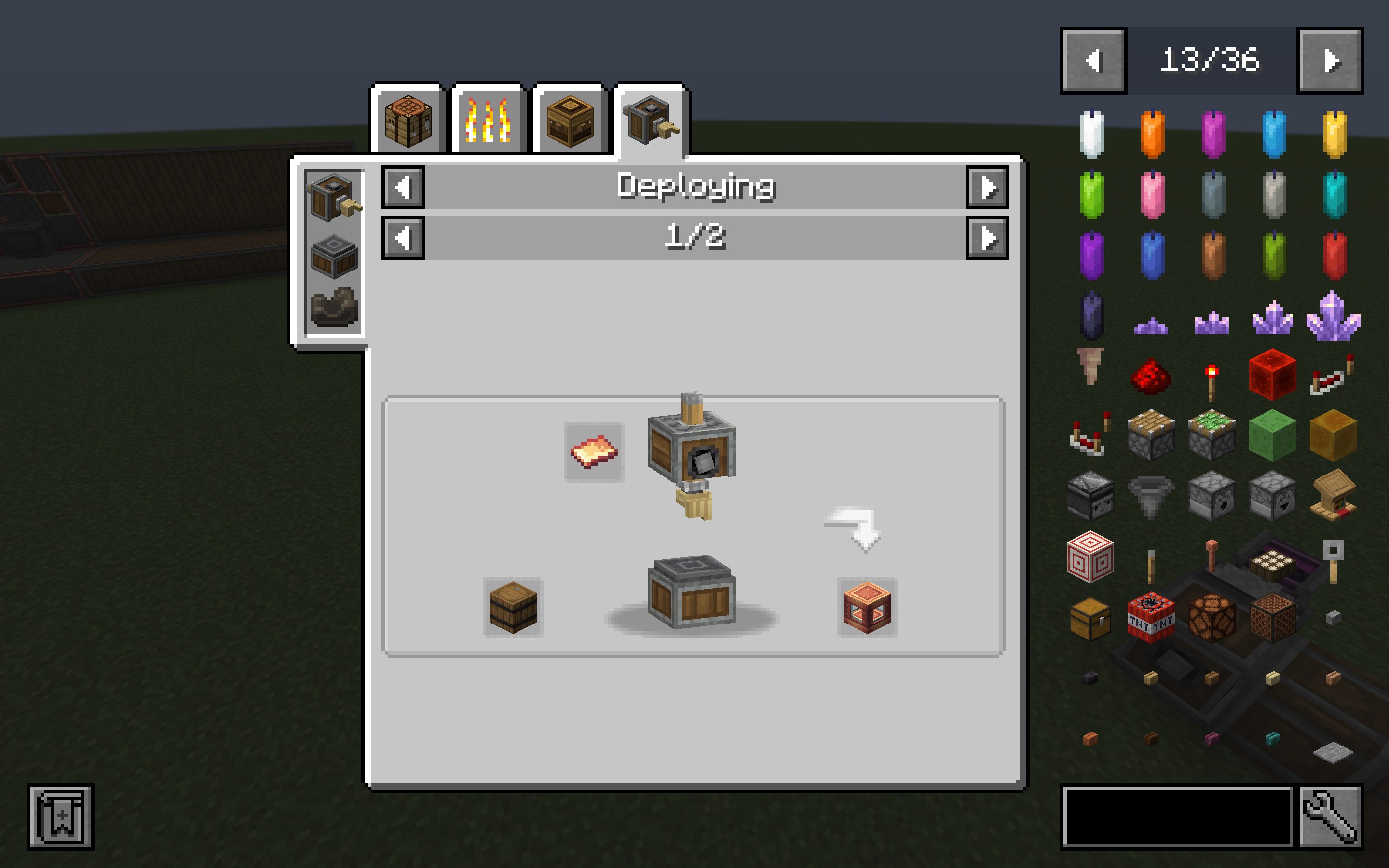
Task: Go to previous recipe category from Deploying
Action: (x=404, y=187)
